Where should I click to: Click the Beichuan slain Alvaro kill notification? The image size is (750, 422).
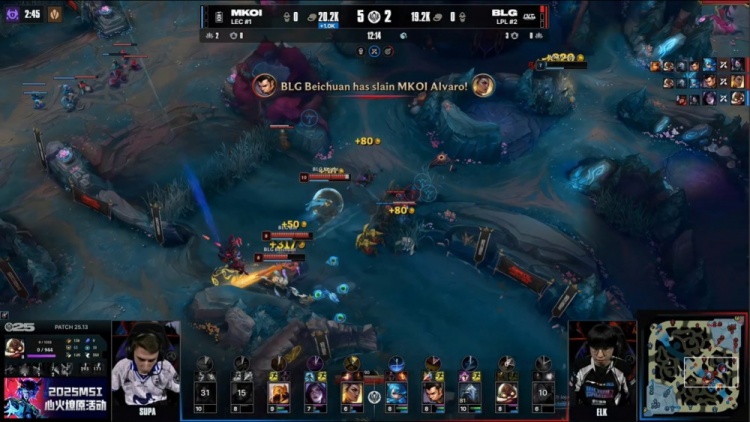coord(374,85)
